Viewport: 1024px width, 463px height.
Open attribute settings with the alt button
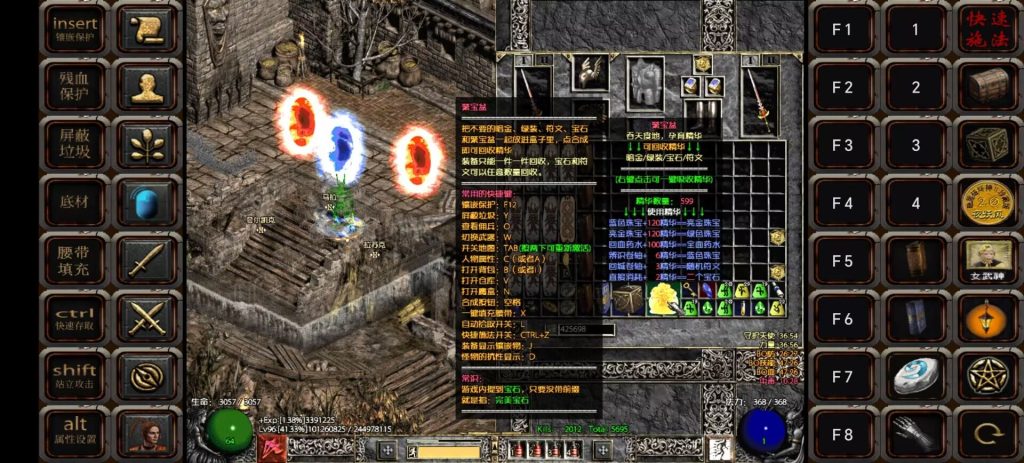(75, 432)
